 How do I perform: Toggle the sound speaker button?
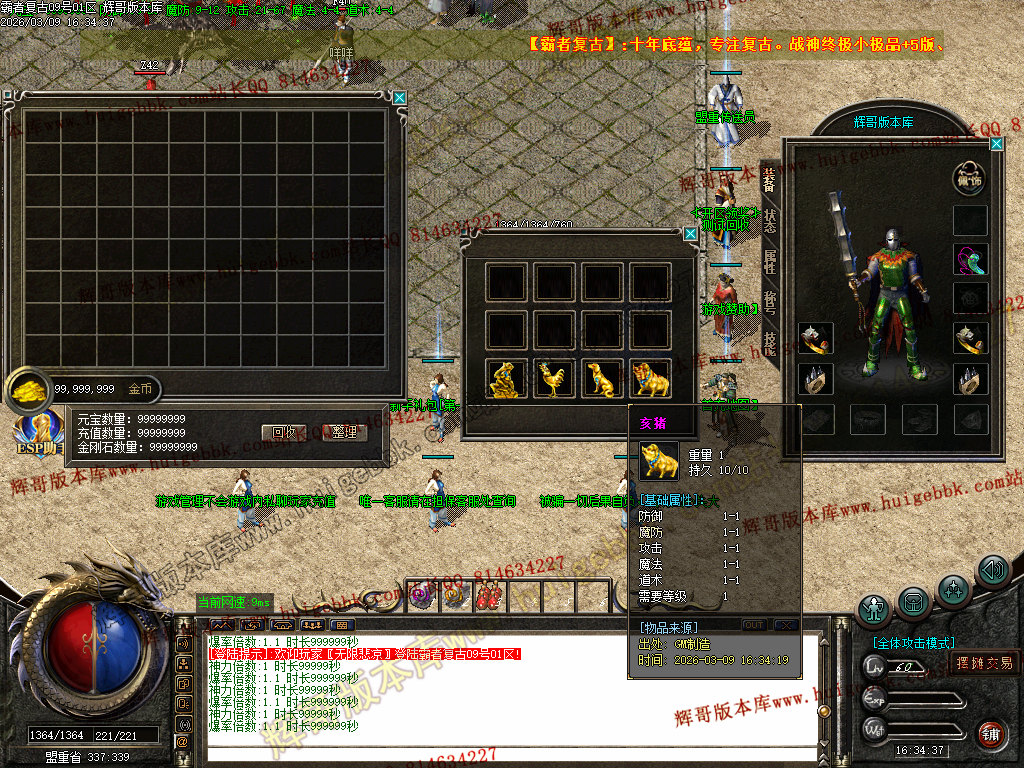tap(993, 570)
